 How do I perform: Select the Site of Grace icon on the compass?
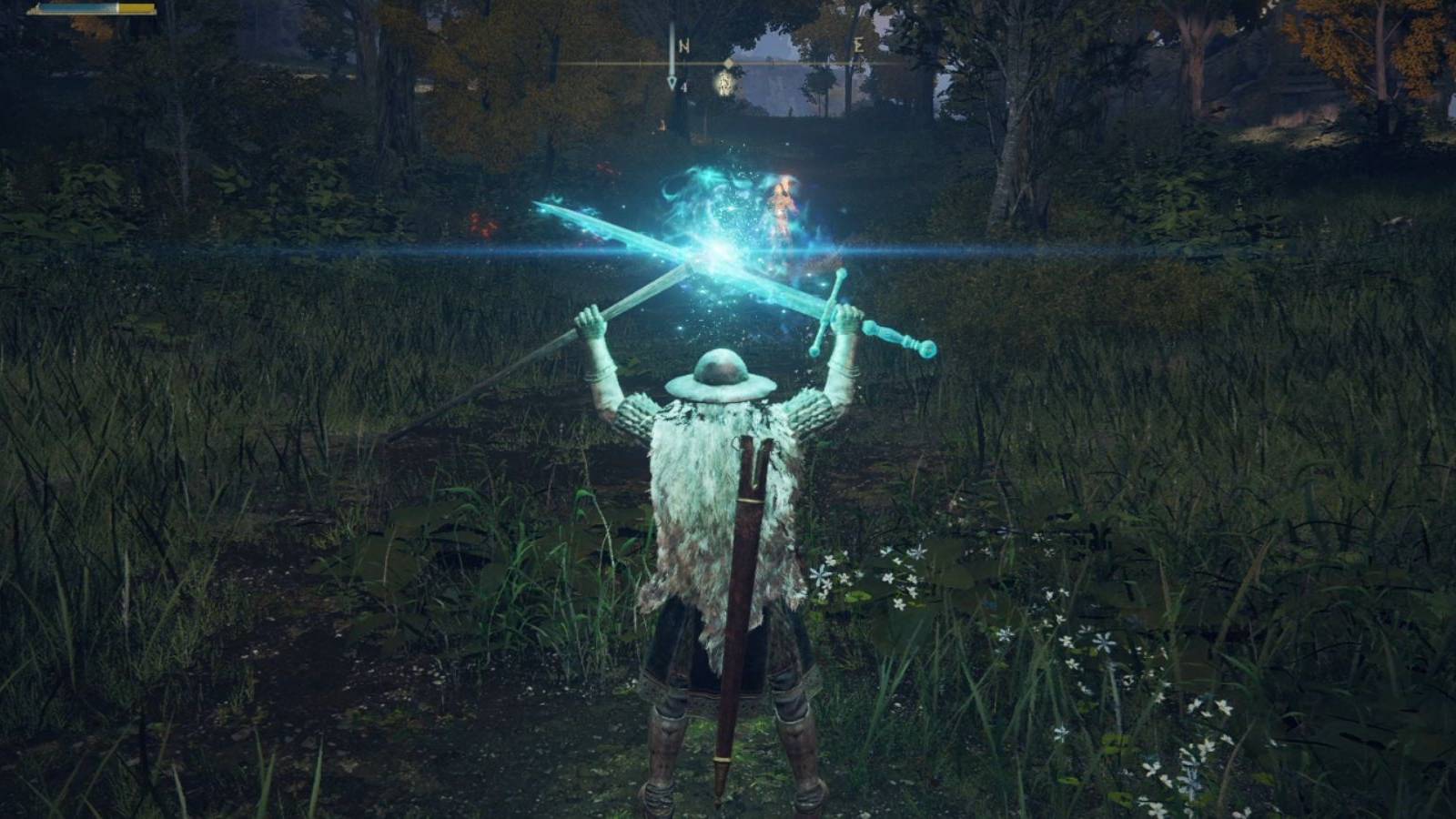[x=724, y=84]
